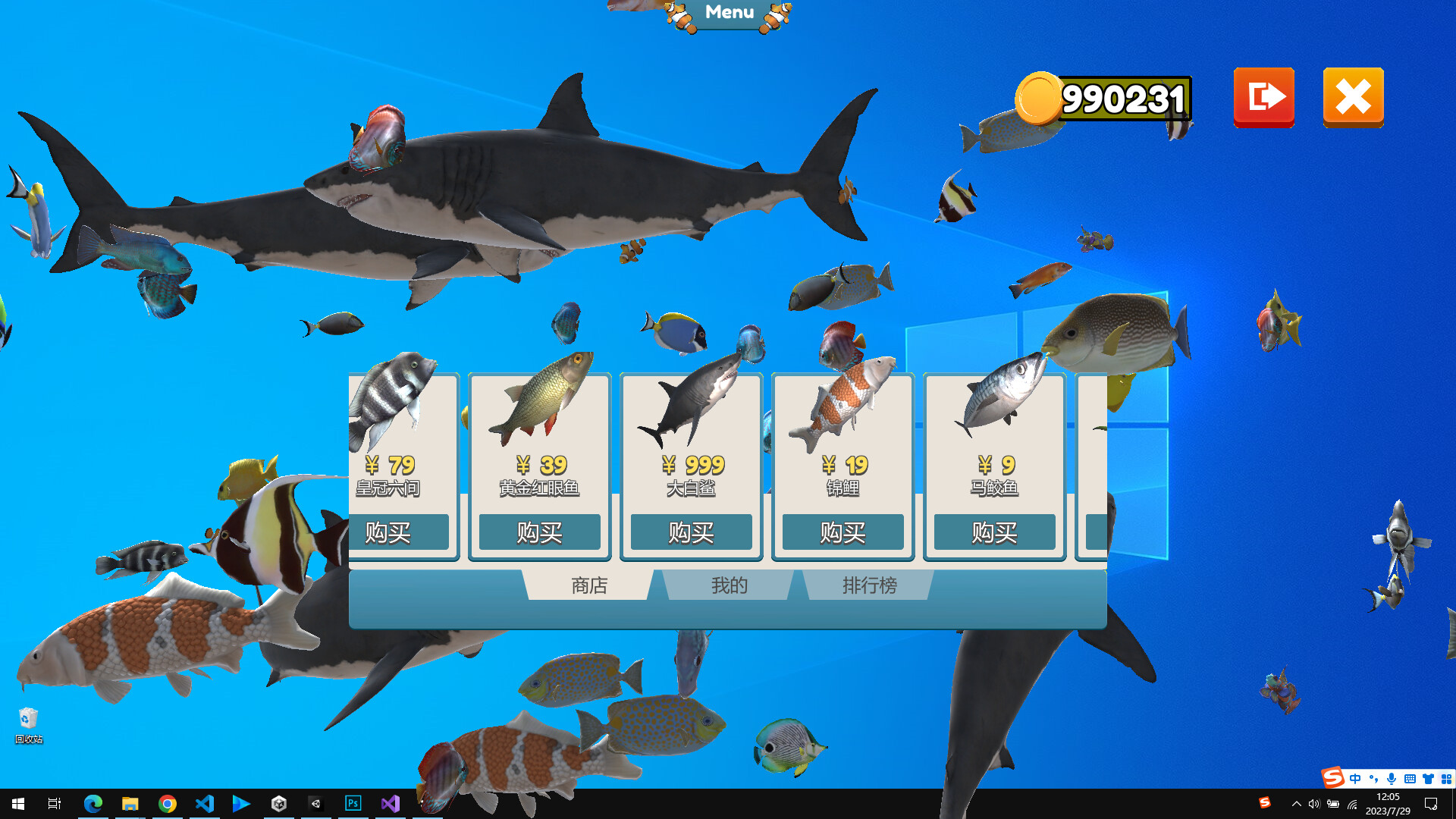Open the 排行榜 leaderboard tab
This screenshot has height=819, width=1456.
(868, 585)
